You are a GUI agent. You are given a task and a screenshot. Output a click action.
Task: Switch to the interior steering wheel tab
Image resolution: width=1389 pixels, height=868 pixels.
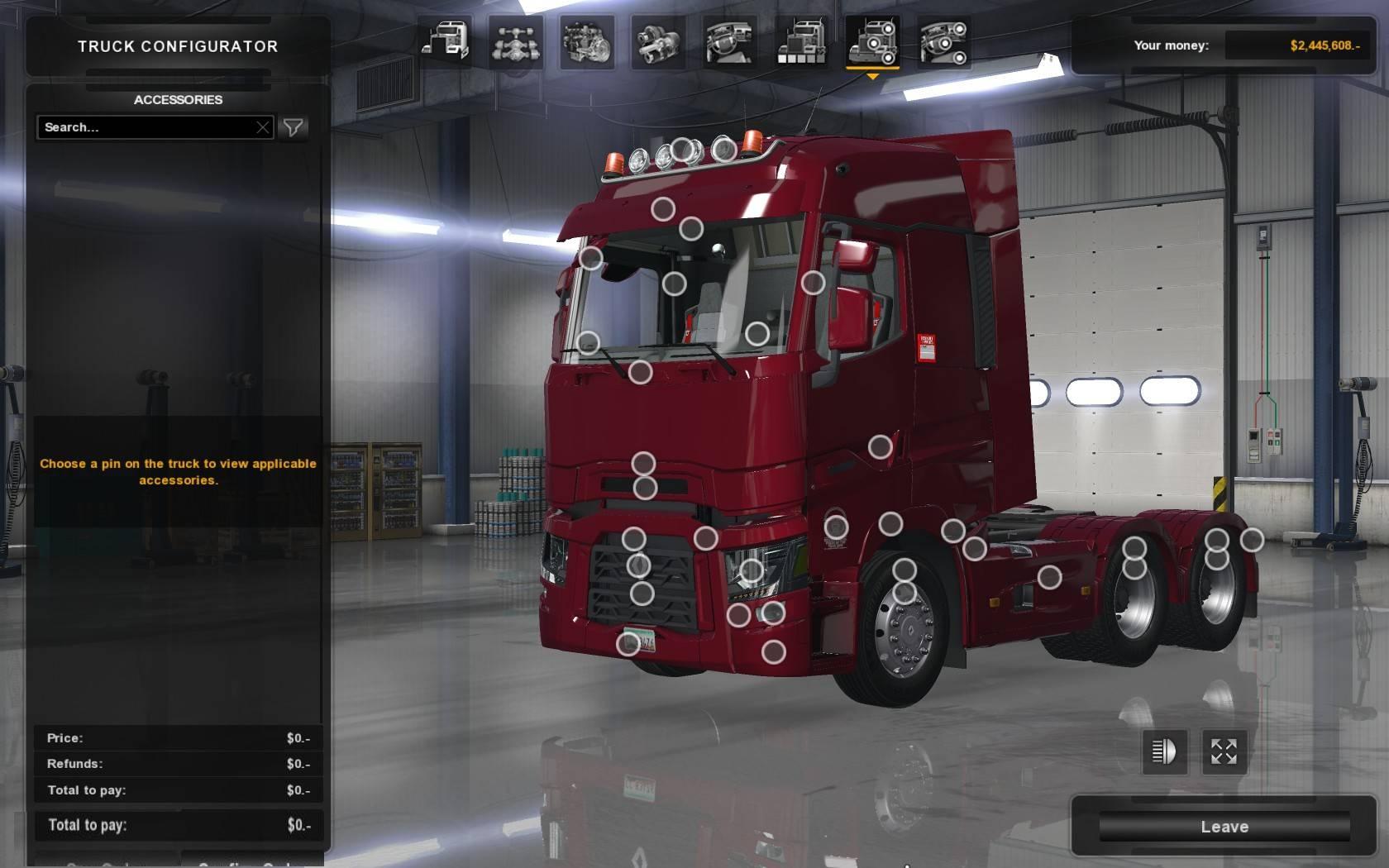point(730,42)
